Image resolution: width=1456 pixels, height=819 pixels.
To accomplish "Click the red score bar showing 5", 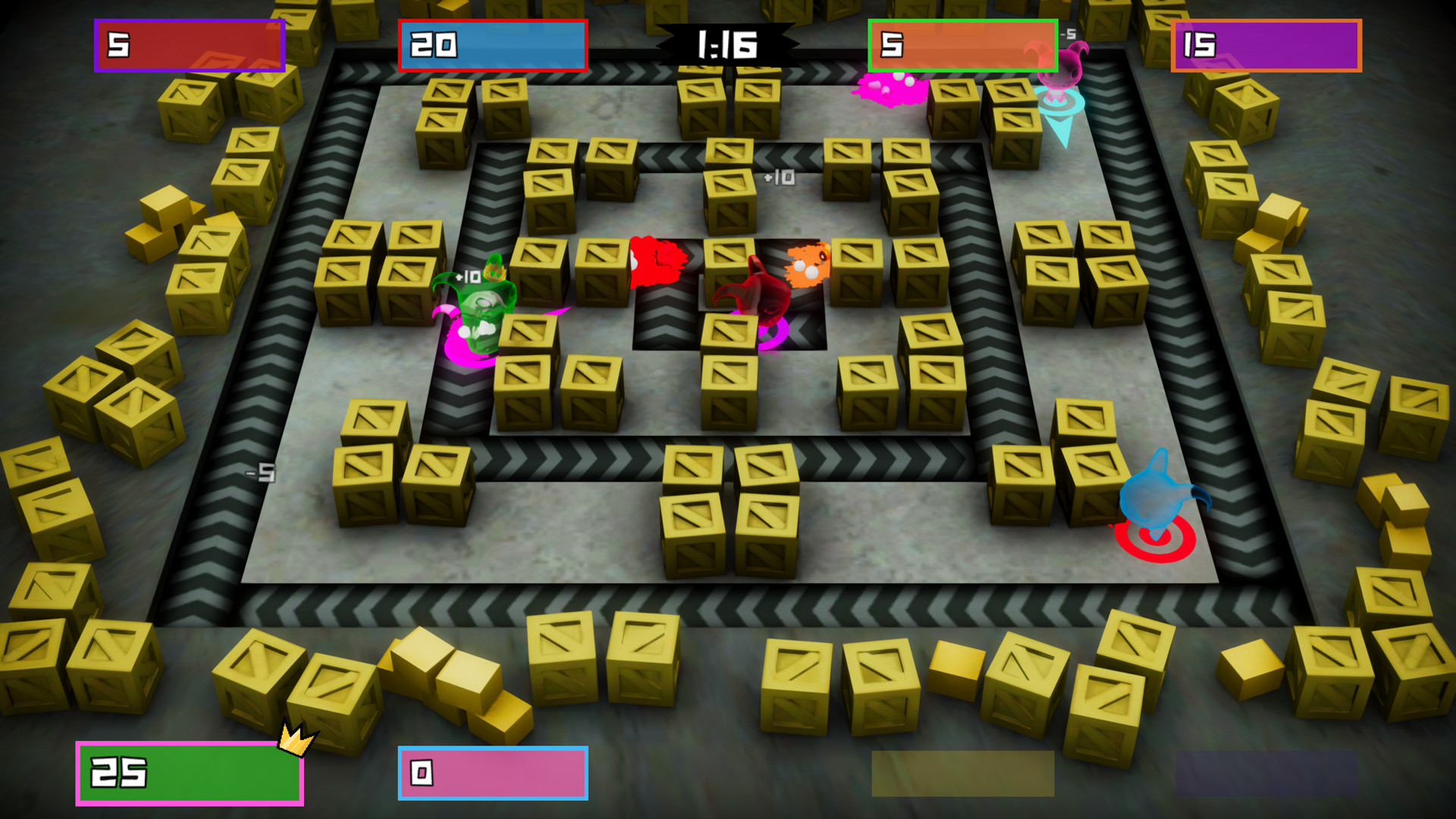I will 190,44.
